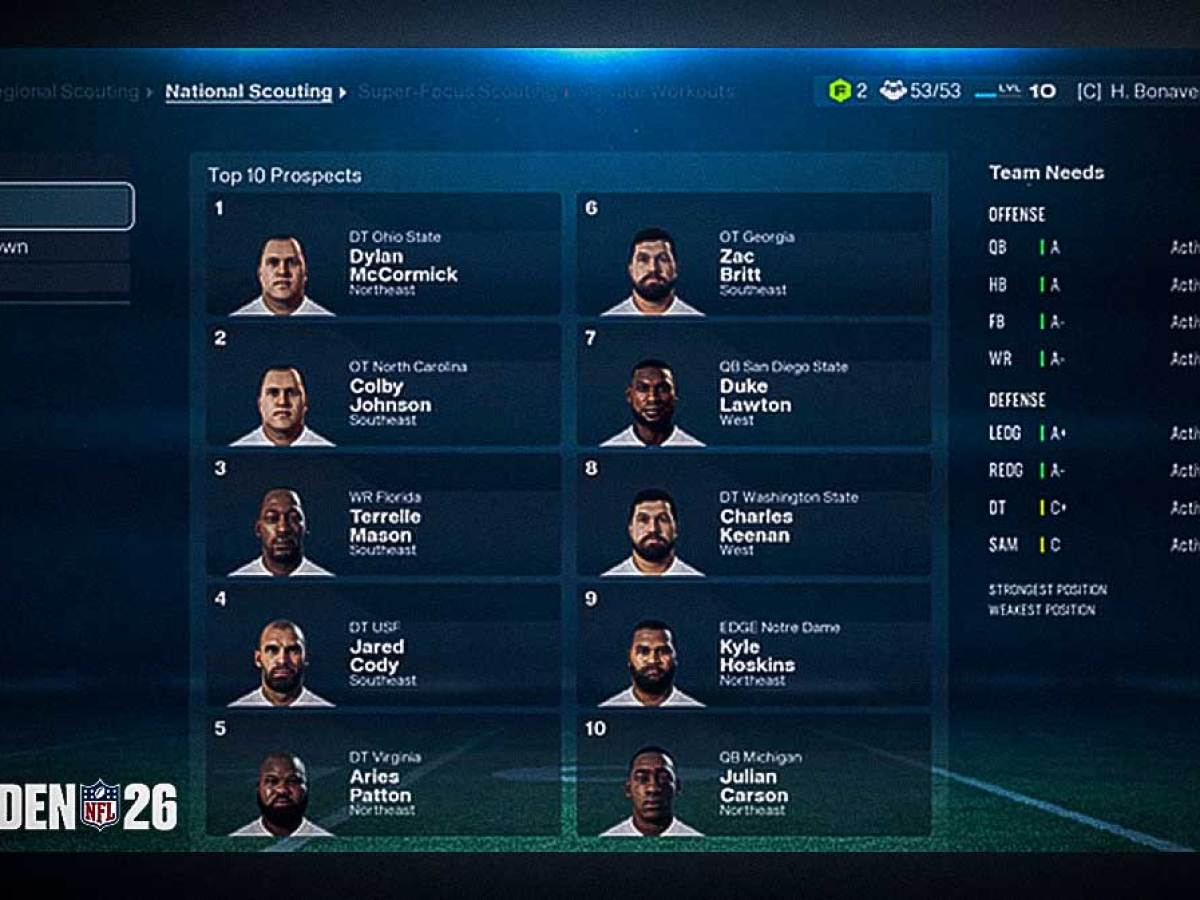This screenshot has width=1200, height=900.
Task: Select wide receiver Terrelle Mason
Action: [383, 515]
